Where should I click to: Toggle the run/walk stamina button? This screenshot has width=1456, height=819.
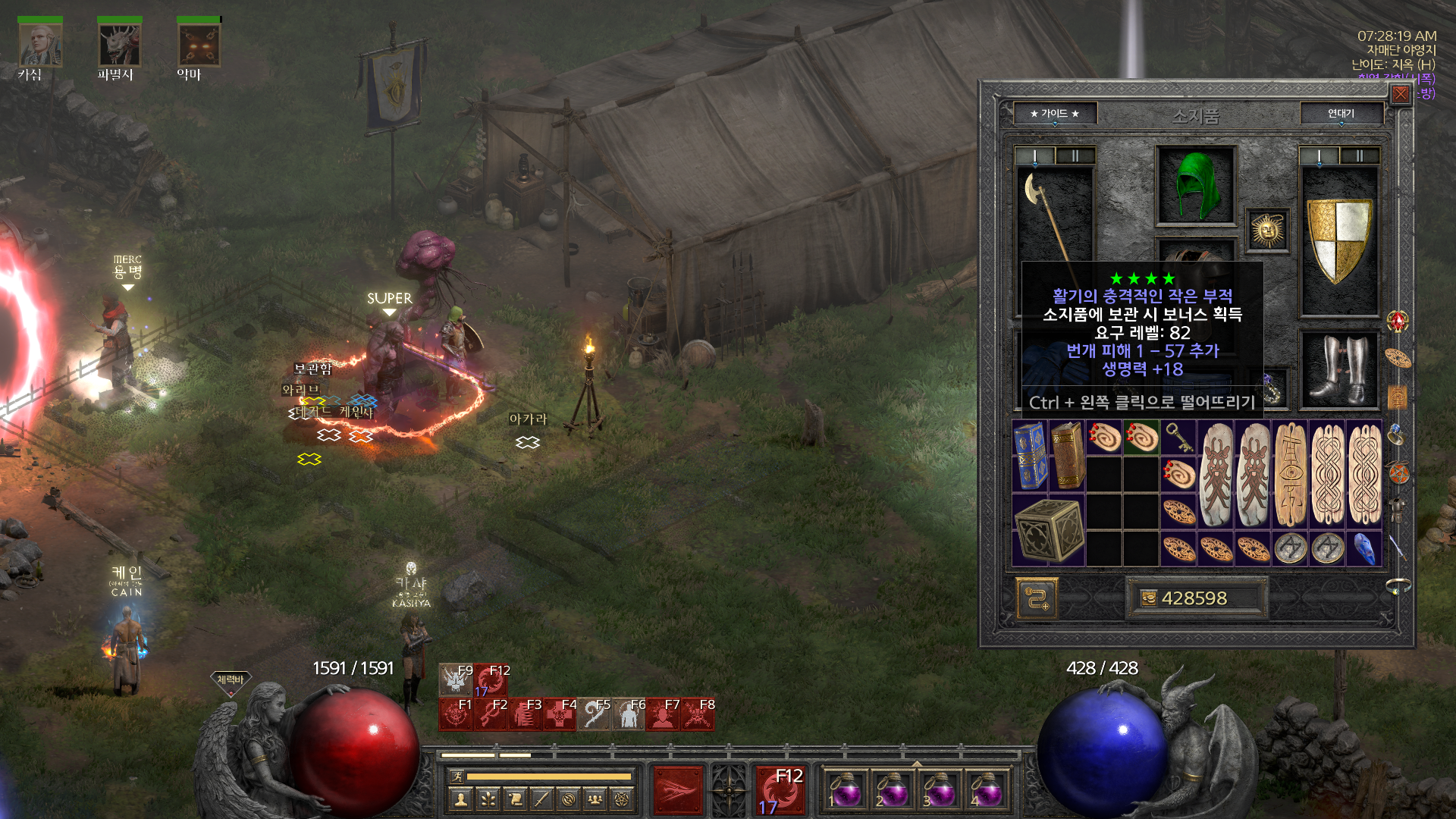(457, 776)
